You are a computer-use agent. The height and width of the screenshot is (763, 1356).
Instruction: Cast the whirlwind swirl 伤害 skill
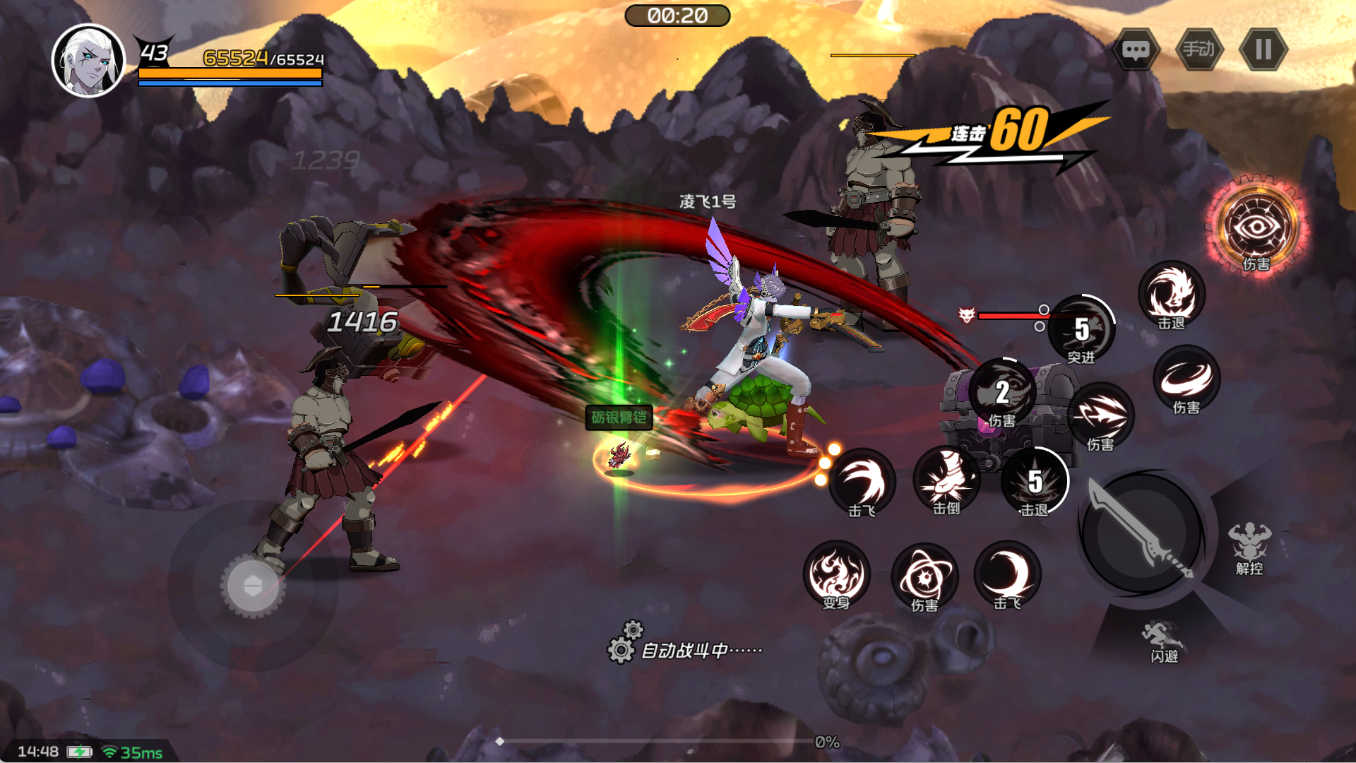pyautogui.click(x=1186, y=378)
